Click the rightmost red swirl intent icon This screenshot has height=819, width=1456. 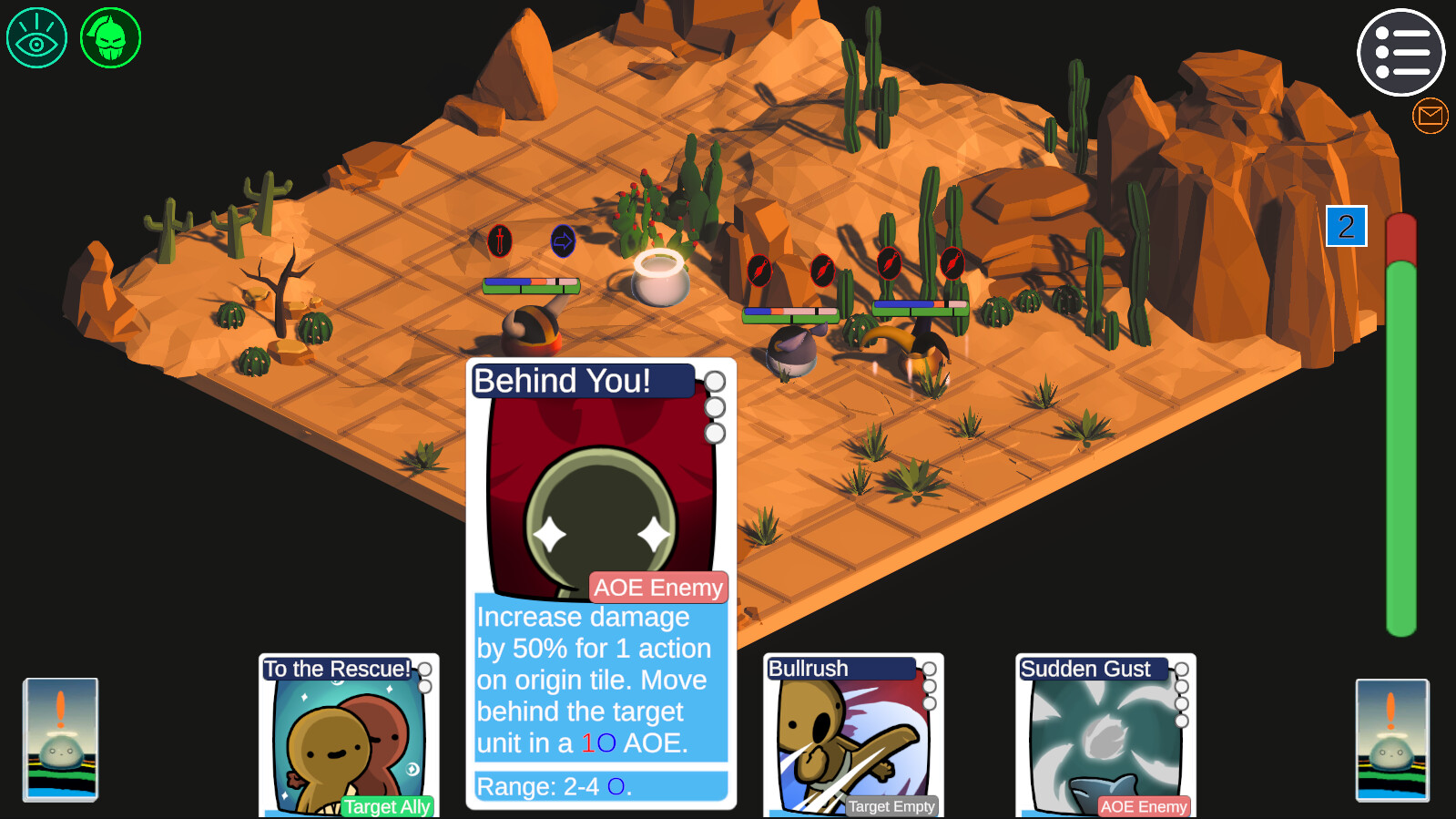coord(952,262)
